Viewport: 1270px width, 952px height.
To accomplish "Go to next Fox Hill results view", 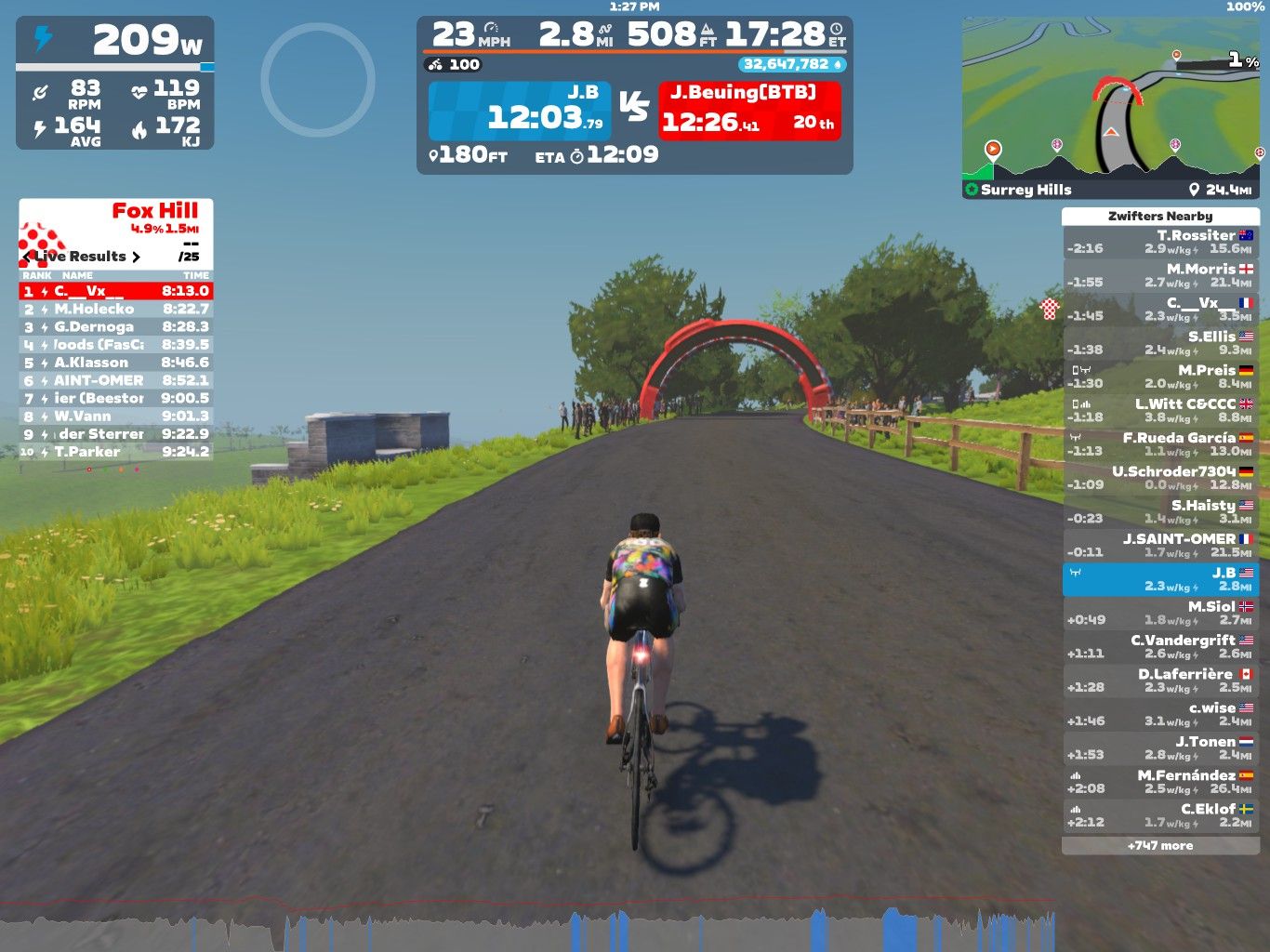I will tap(137, 257).
